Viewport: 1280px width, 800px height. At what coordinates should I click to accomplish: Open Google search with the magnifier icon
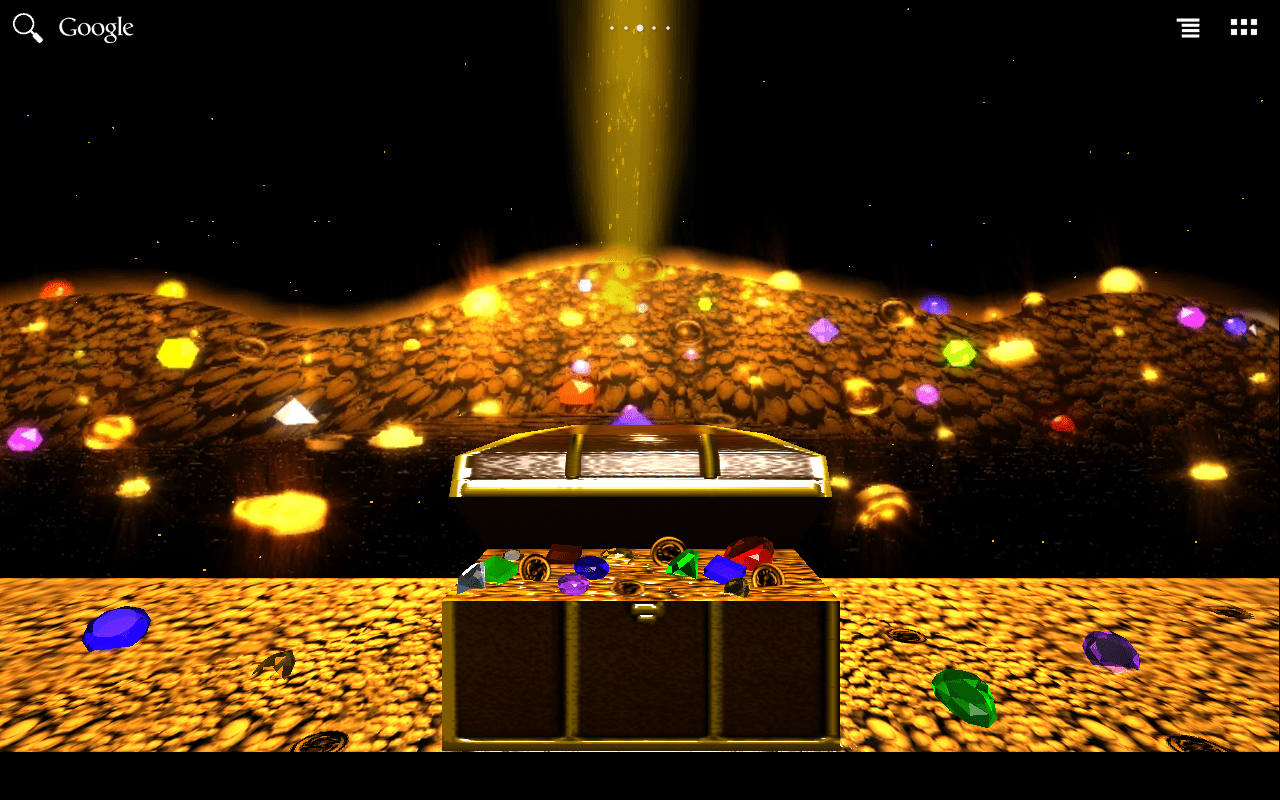(x=27, y=27)
